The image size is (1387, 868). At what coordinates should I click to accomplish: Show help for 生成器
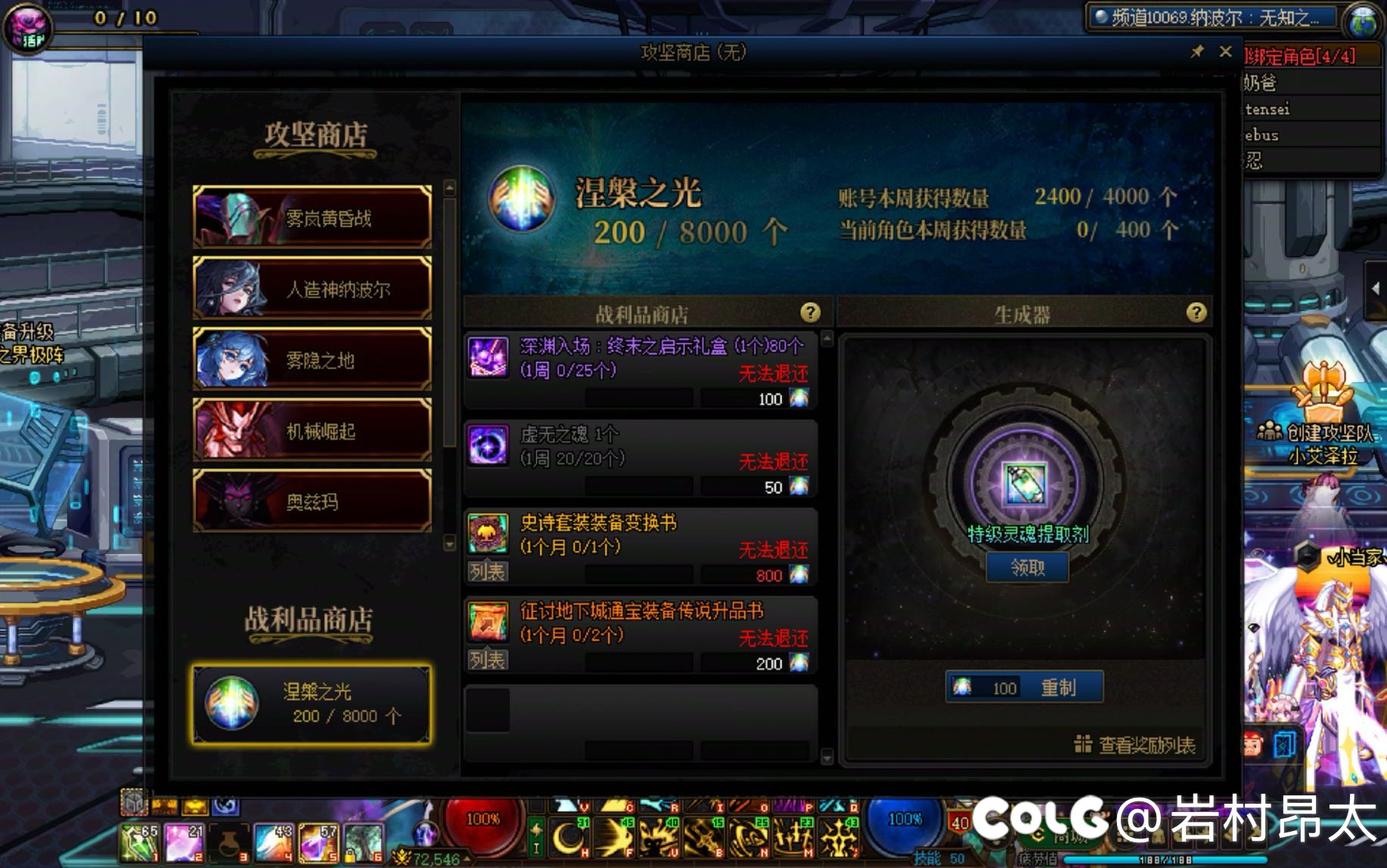pyautogui.click(x=1196, y=313)
